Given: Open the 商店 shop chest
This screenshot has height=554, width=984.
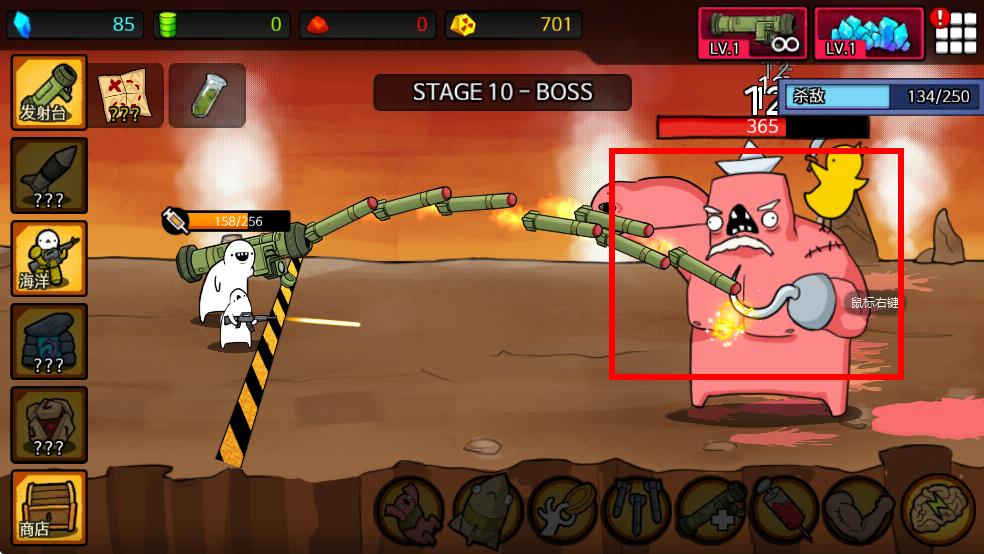Looking at the screenshot, I should click(x=48, y=507).
